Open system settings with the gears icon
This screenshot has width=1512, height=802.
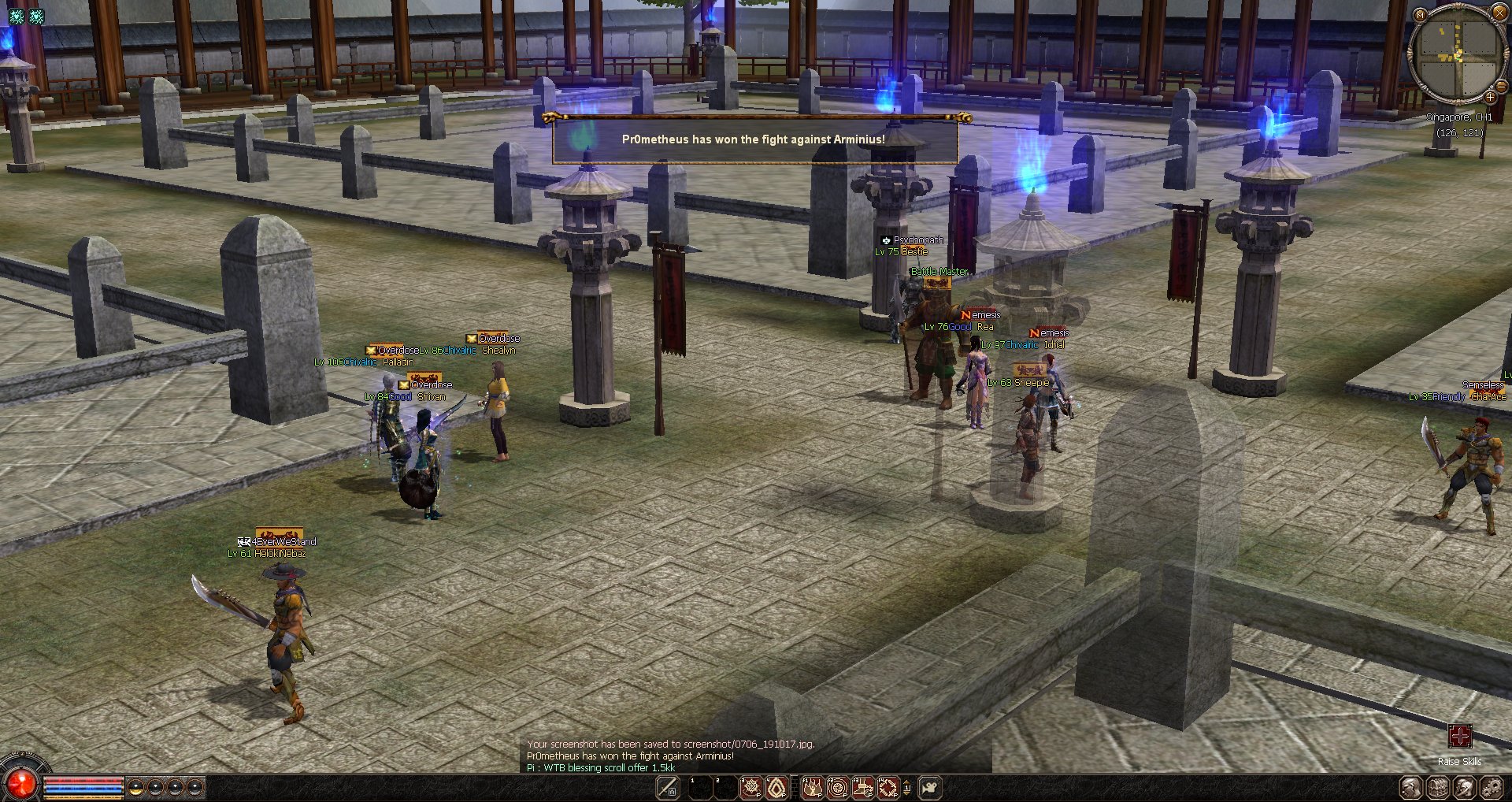[1491, 787]
